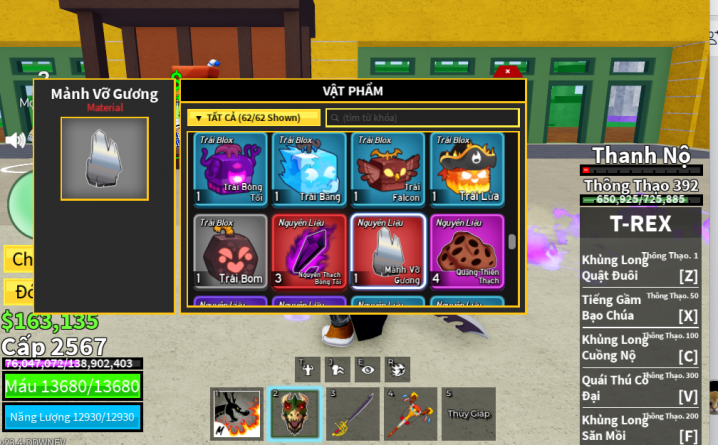
Task: Equip the dragon fighting style in hotbar
Action: [x=237, y=414]
